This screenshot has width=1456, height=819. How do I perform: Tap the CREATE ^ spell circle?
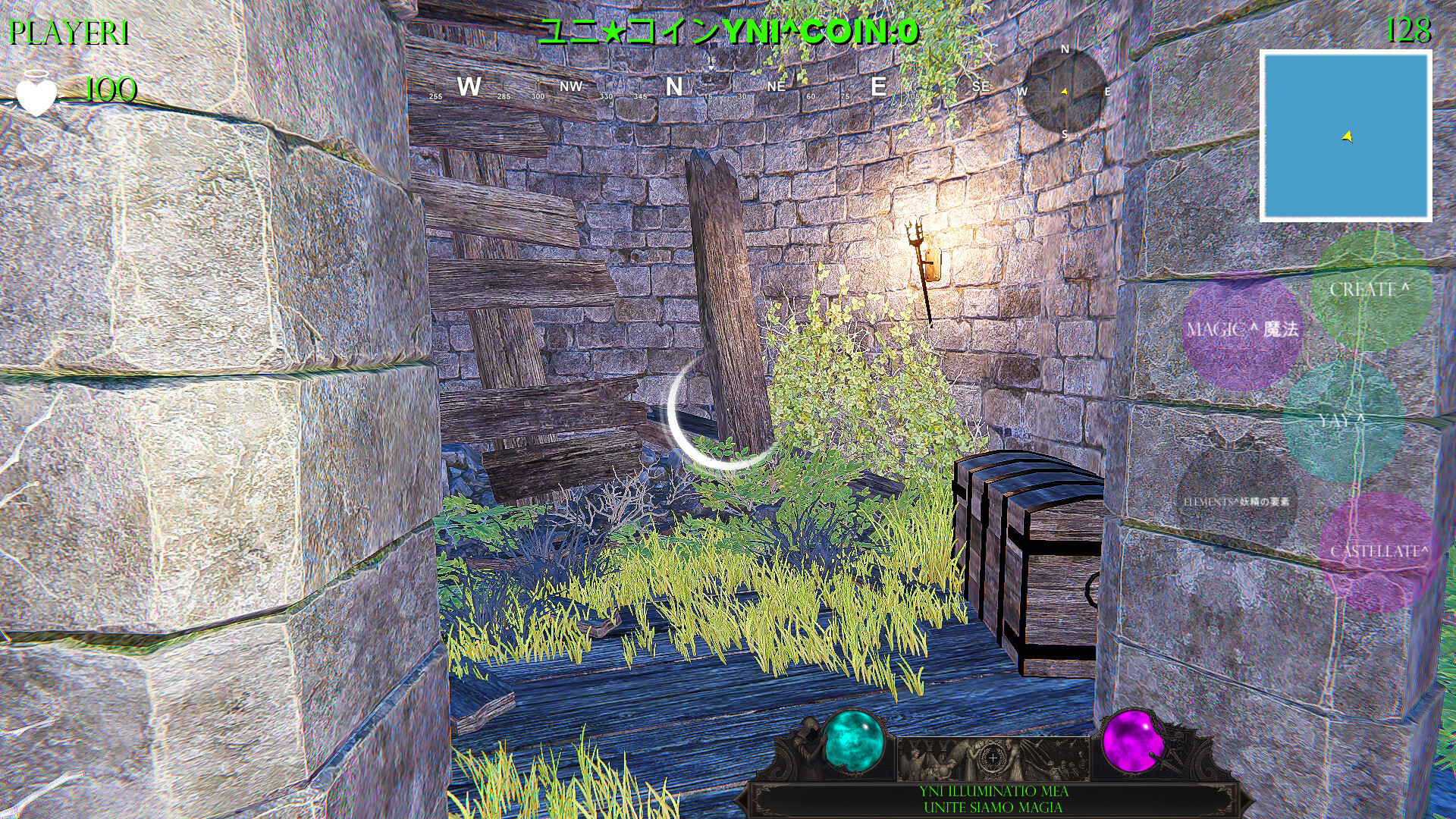tap(1371, 292)
